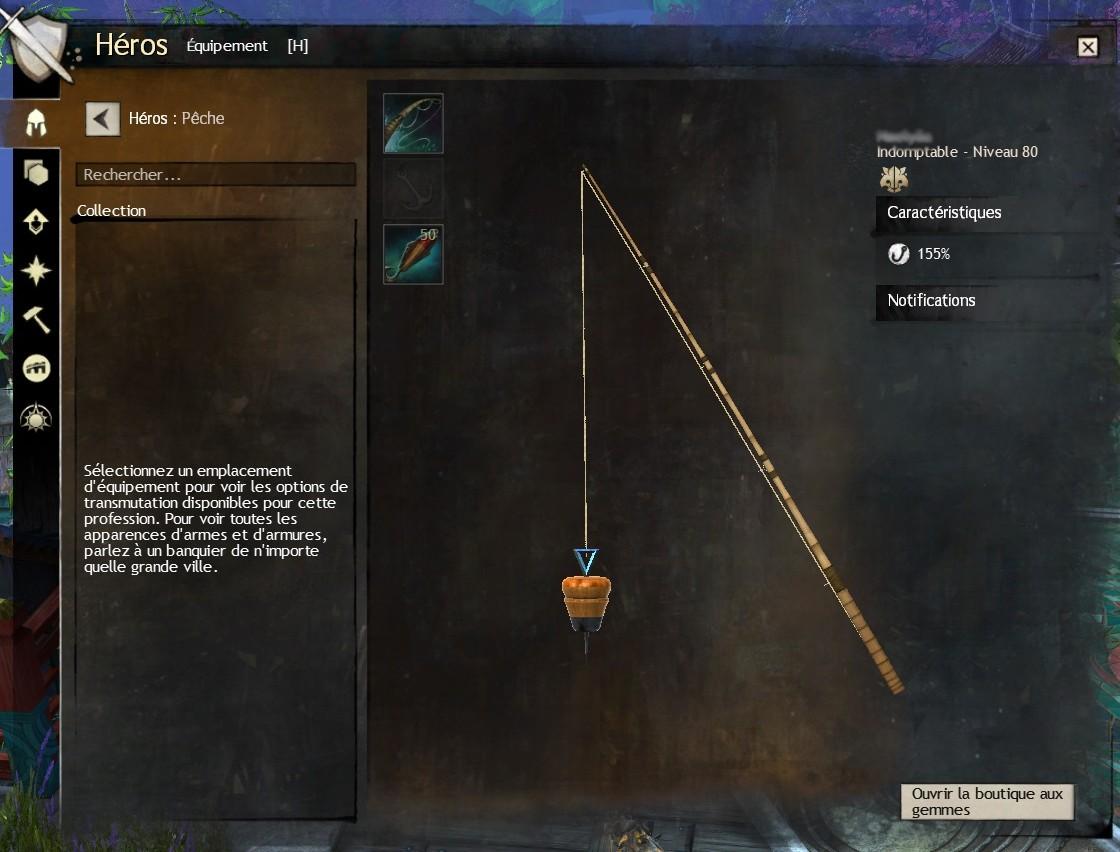Viewport: 1120px width, 852px height.
Task: Click the Caractéristiques header
Action: [944, 213]
